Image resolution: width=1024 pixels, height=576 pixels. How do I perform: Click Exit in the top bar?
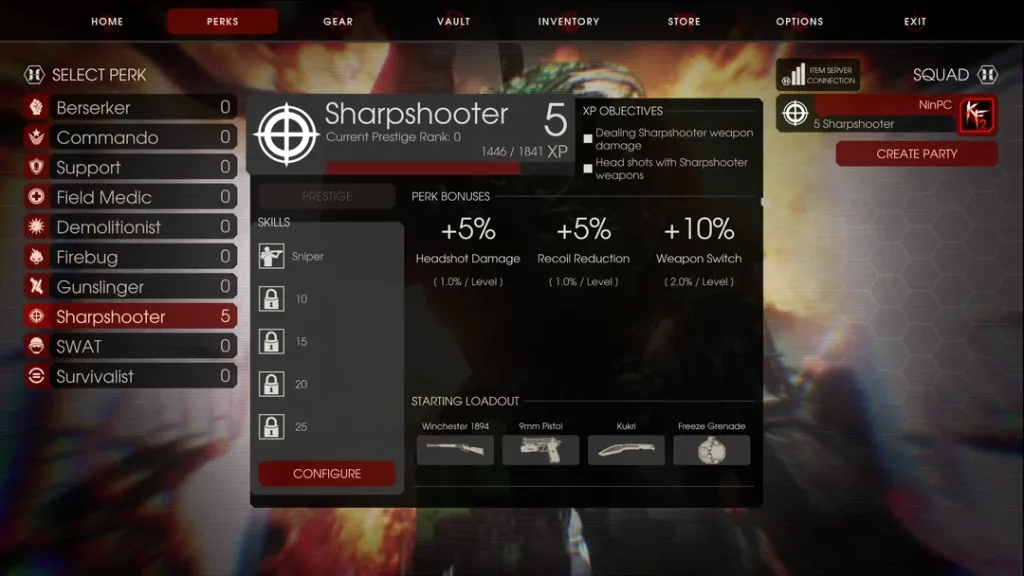coord(915,21)
